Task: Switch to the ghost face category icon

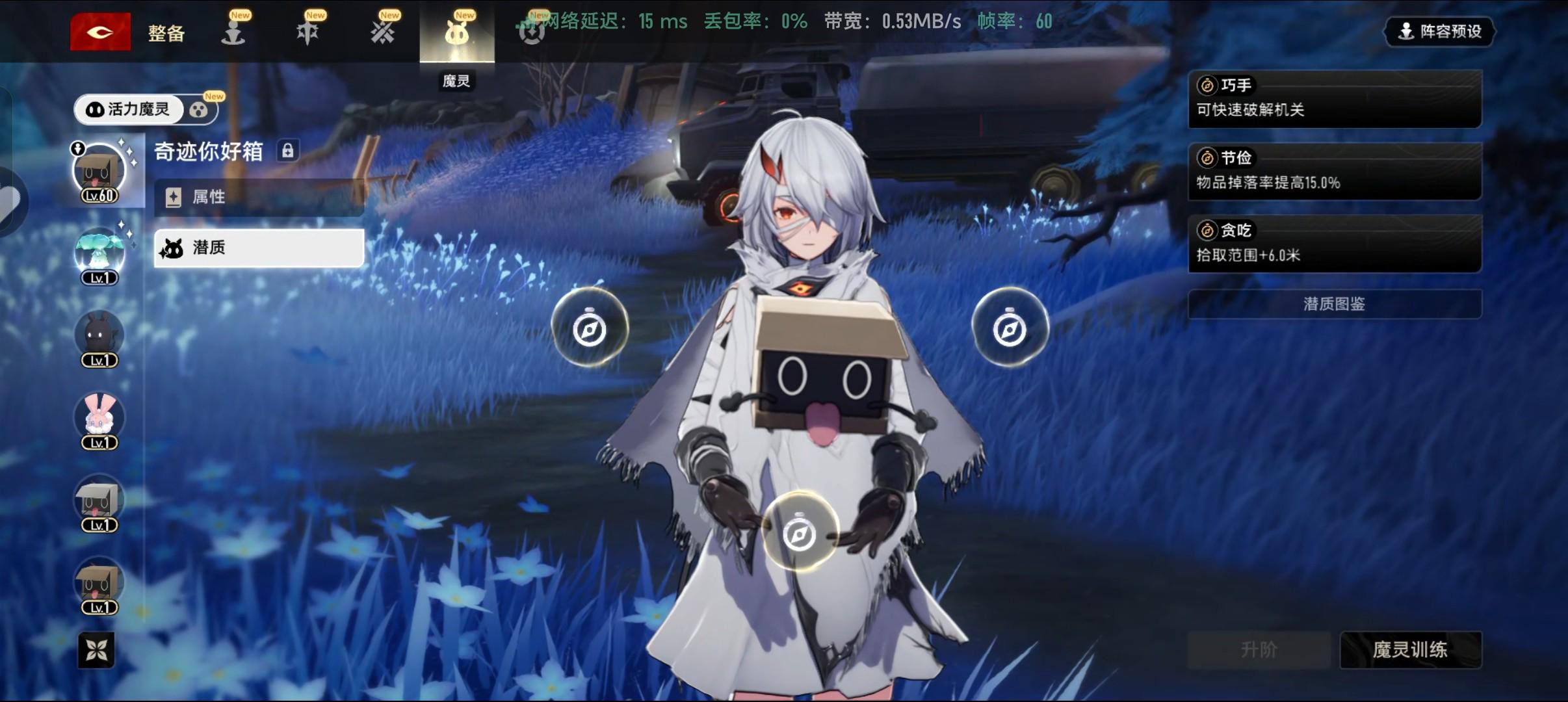Action: coord(199,110)
